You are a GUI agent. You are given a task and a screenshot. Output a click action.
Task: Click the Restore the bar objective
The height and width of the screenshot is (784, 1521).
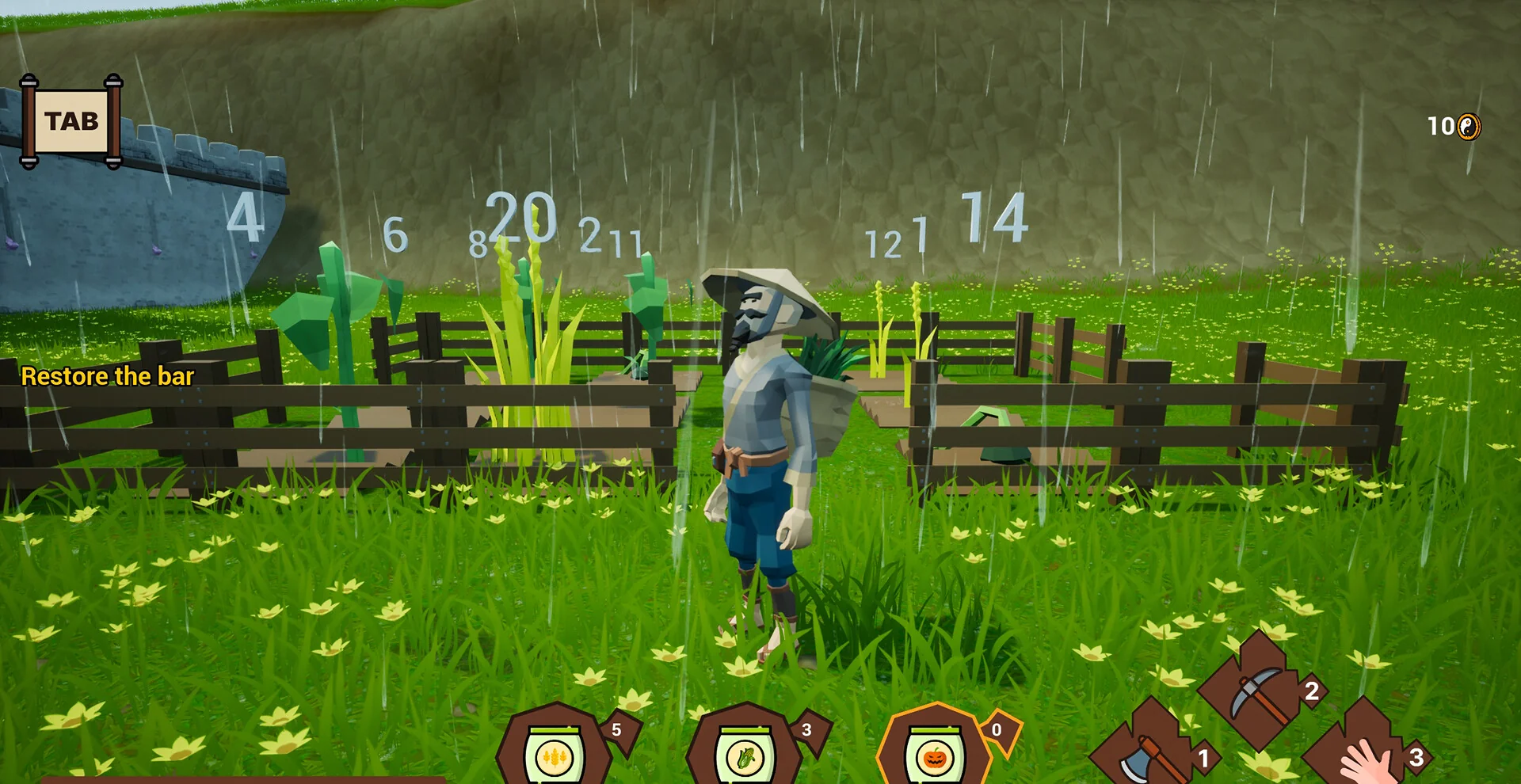[108, 376]
